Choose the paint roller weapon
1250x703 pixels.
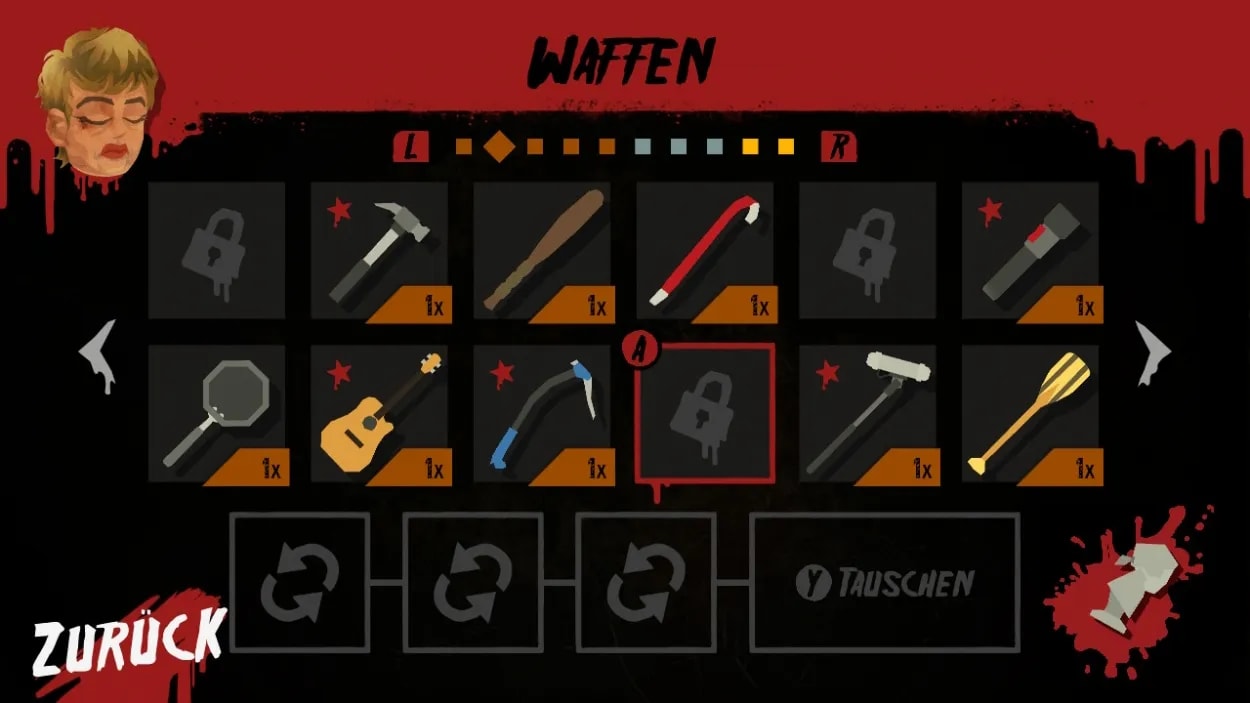(x=868, y=415)
